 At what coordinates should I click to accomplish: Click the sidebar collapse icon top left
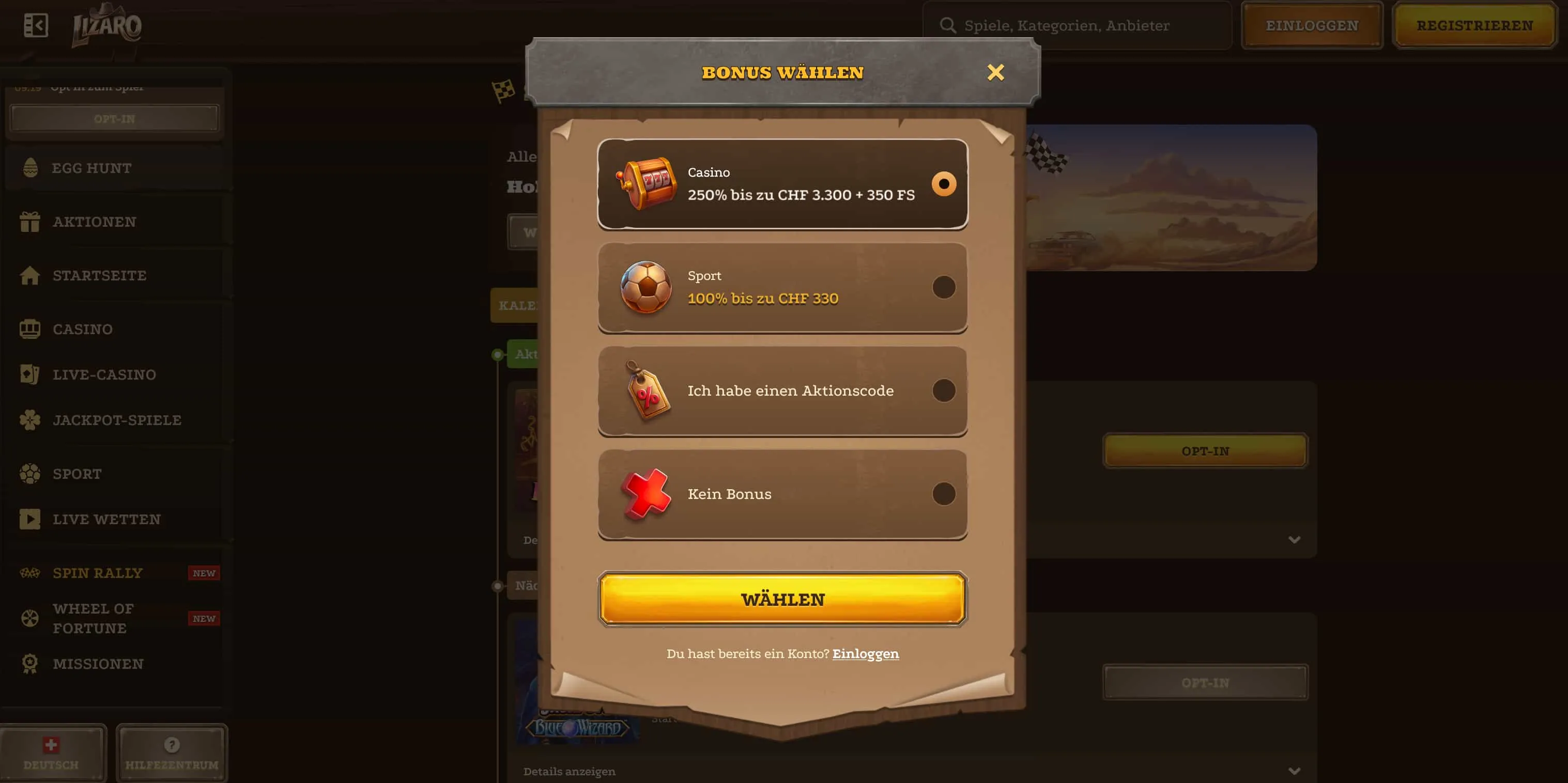(x=36, y=25)
